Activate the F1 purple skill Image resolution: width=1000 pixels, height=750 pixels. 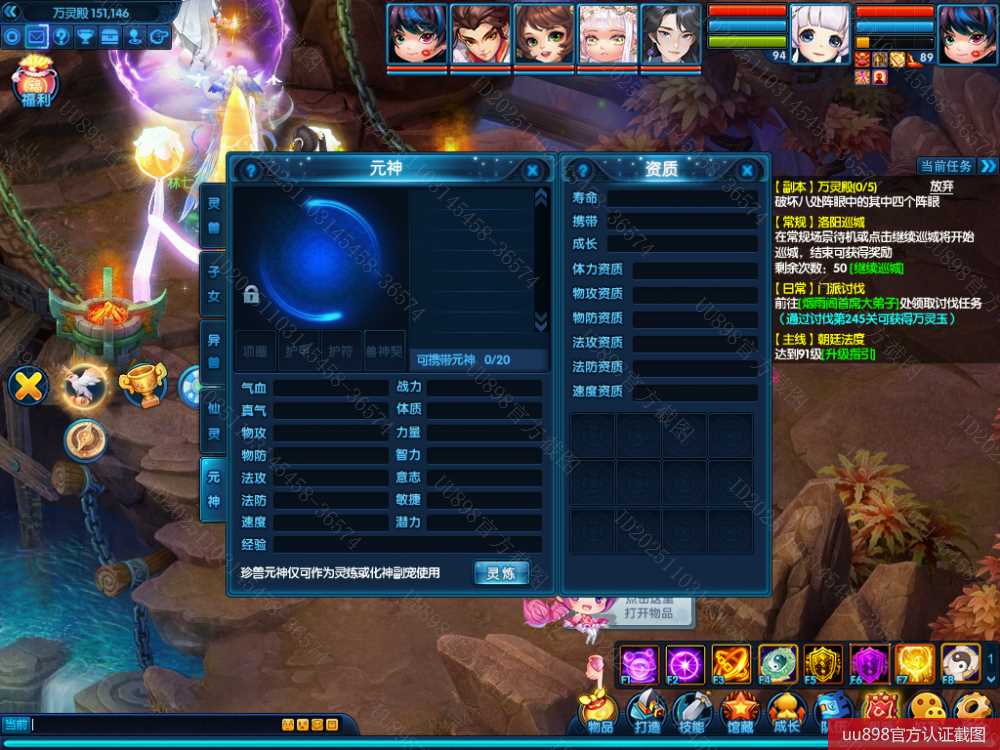tap(638, 663)
